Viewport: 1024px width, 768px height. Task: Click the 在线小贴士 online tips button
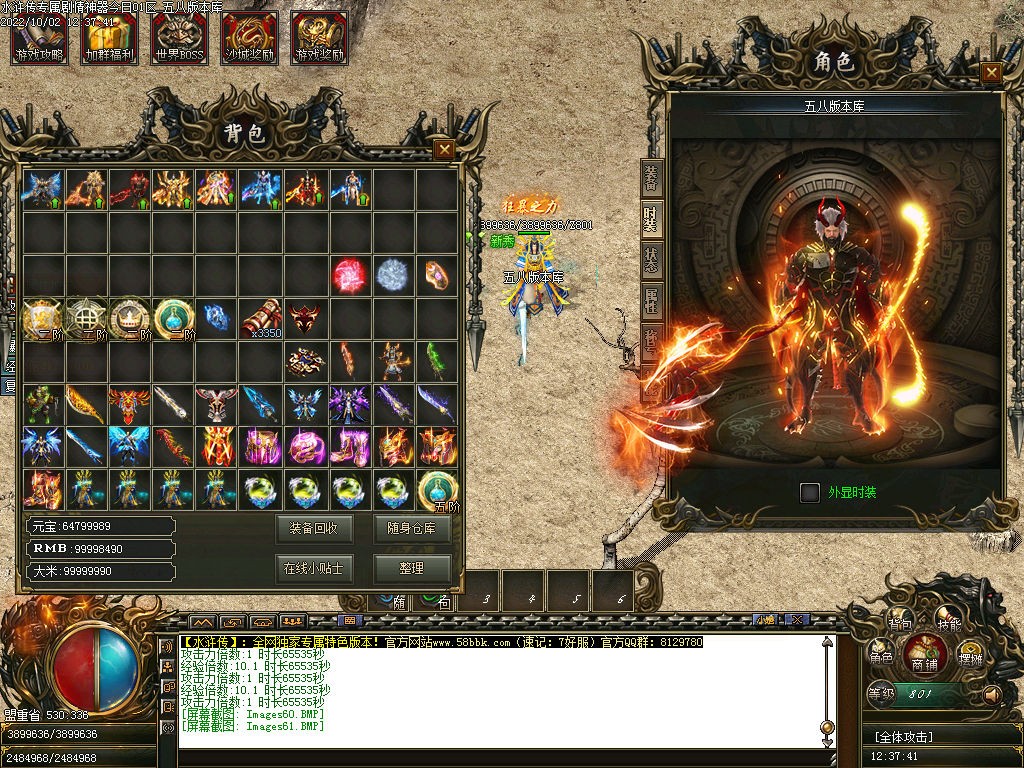coord(313,568)
